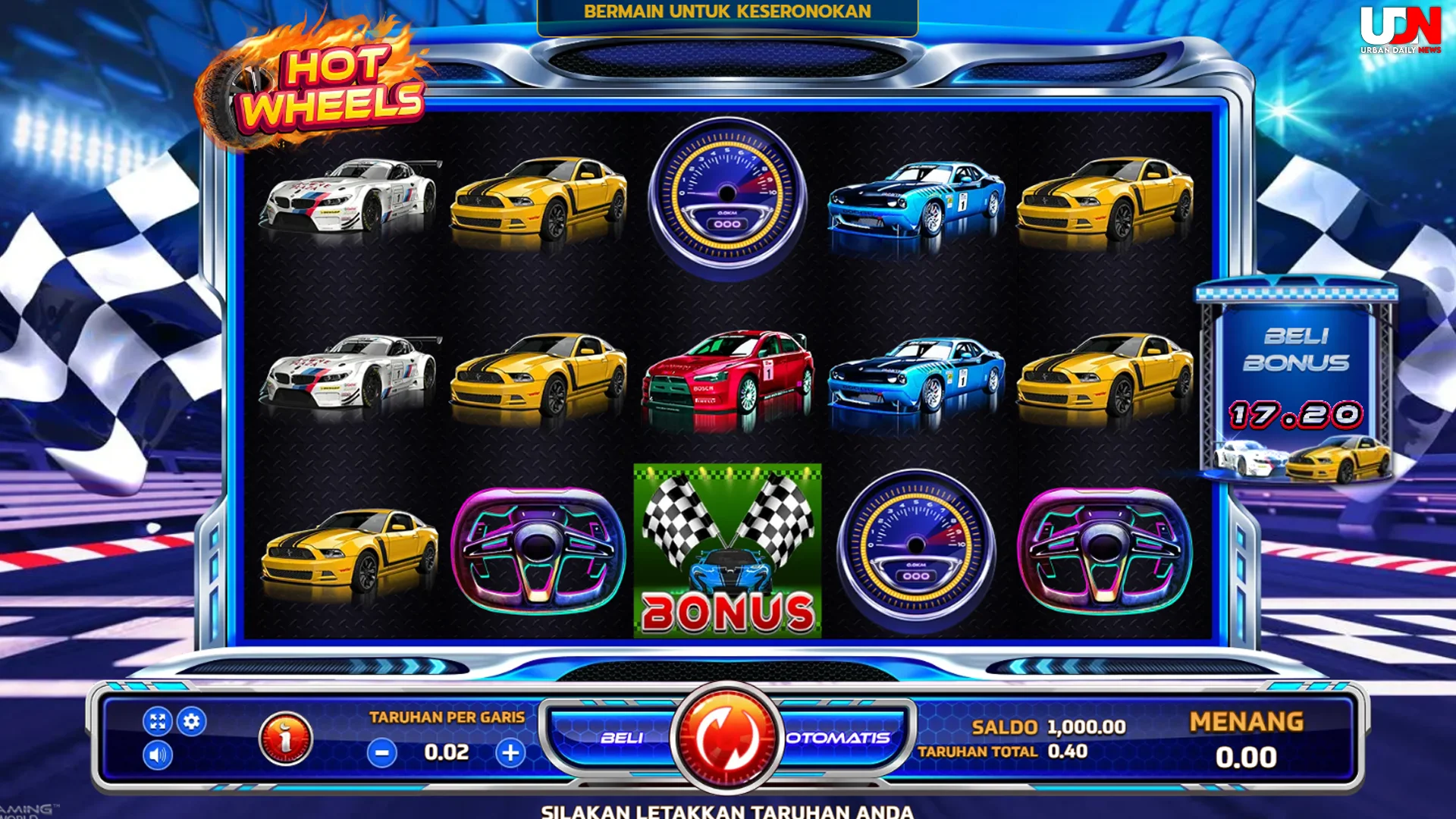Decrease bet per line with minus button
This screenshot has width=1456, height=819.
point(381,753)
